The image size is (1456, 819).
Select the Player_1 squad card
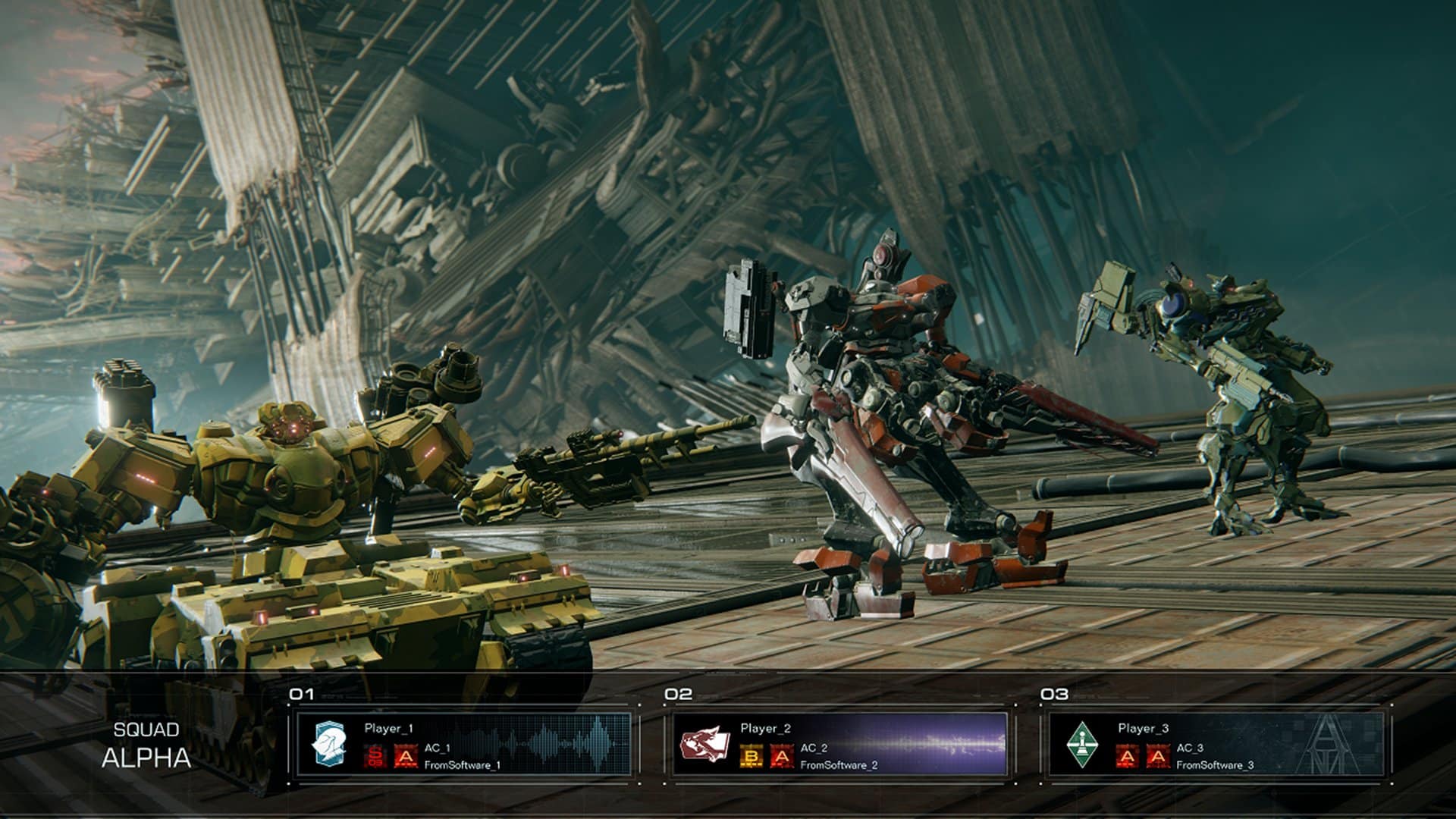pos(463,744)
